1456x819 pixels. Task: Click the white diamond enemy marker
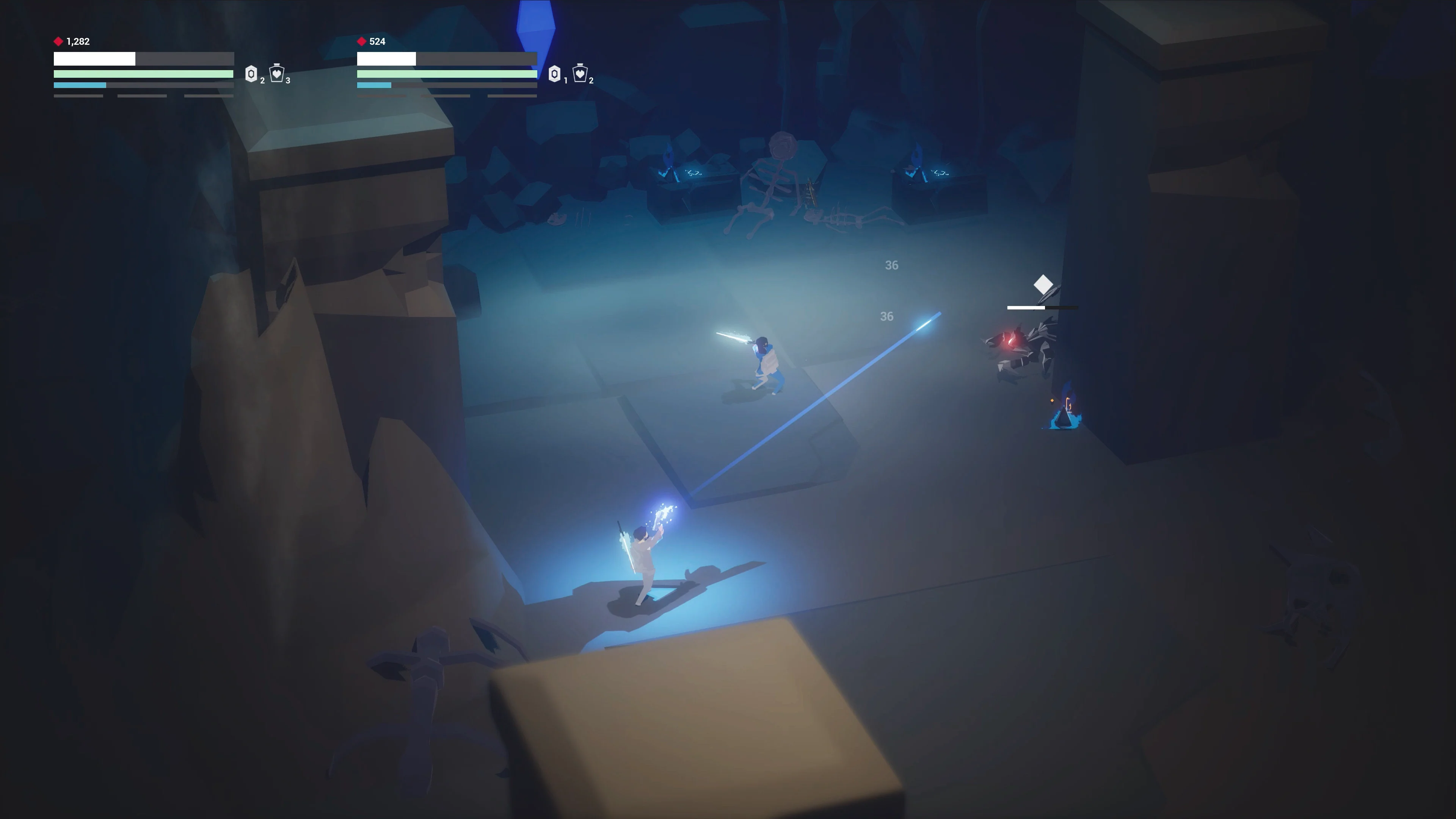pyautogui.click(x=1043, y=284)
